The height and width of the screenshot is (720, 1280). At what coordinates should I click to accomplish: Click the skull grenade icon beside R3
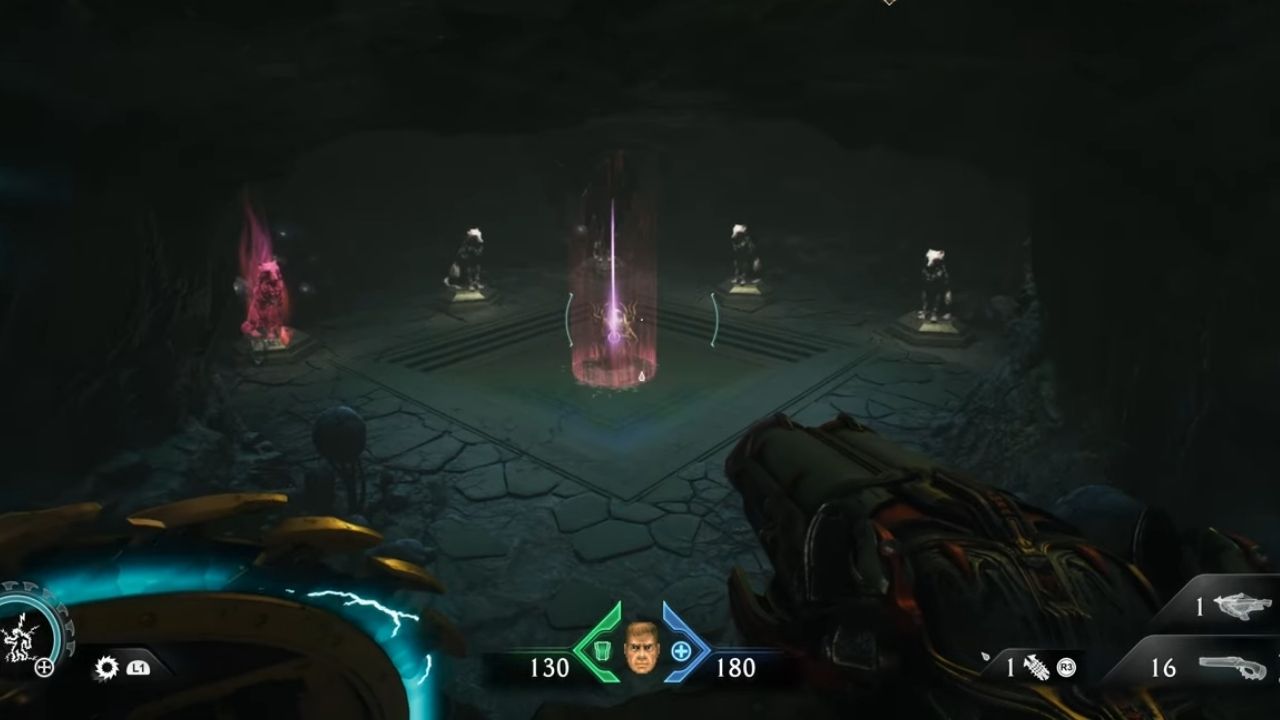pos(1037,668)
